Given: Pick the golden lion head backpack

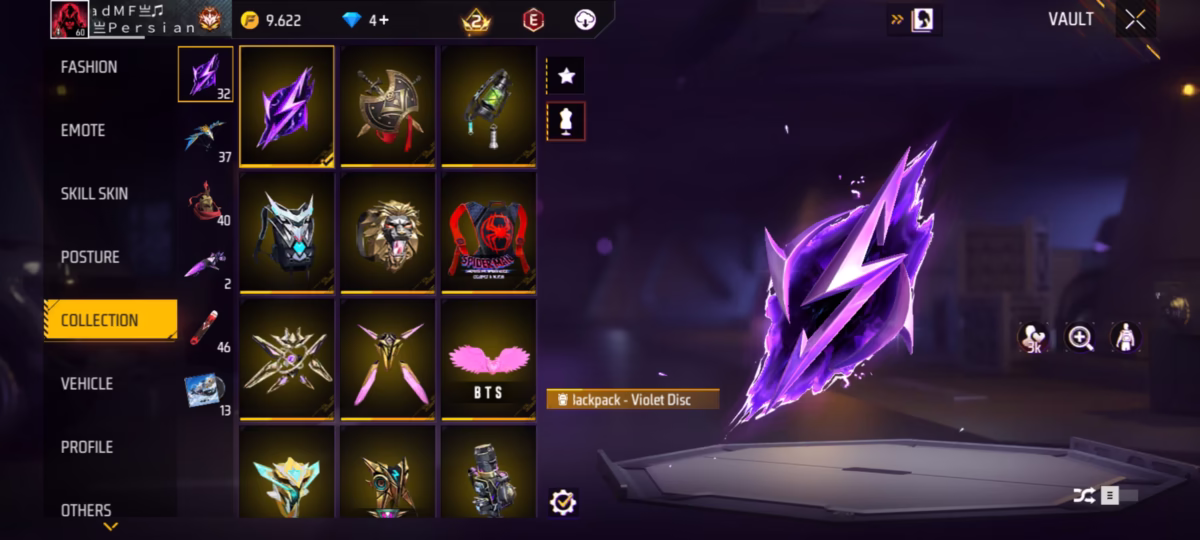Looking at the screenshot, I should click(387, 232).
